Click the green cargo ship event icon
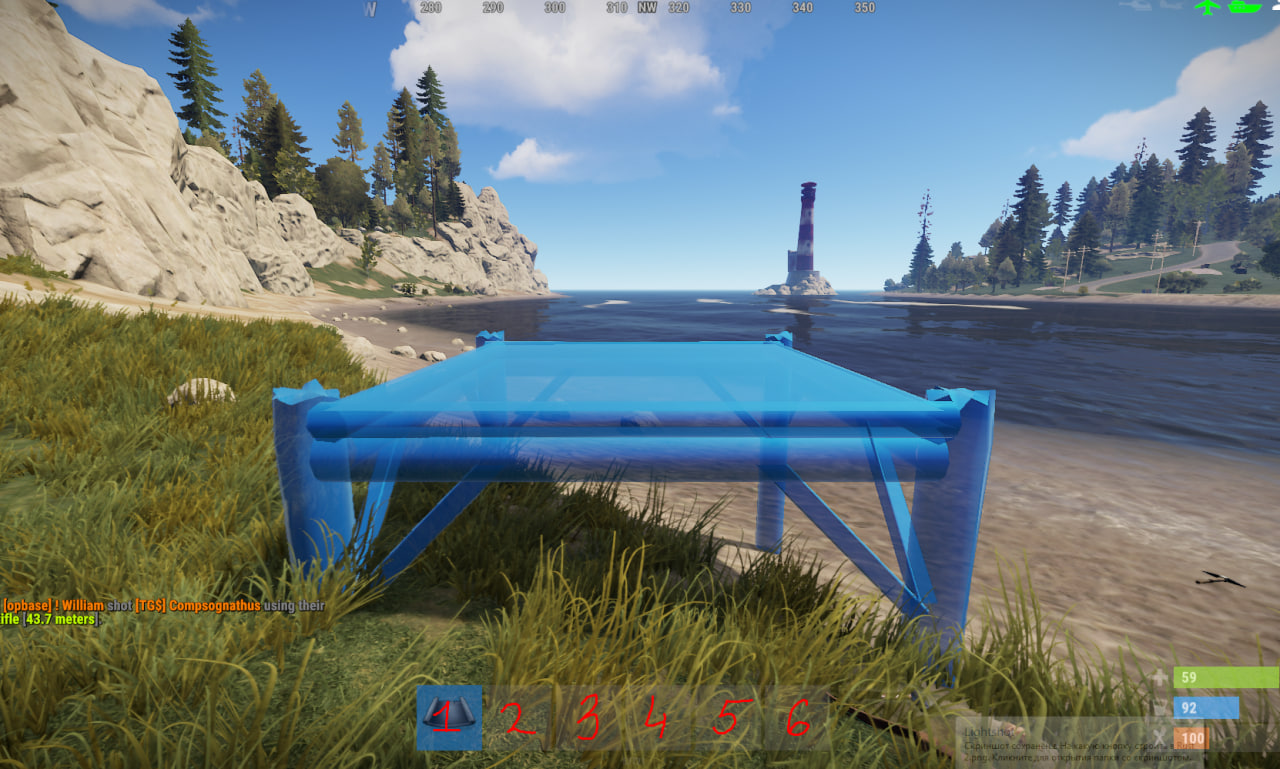1280x769 pixels. pos(1243,7)
